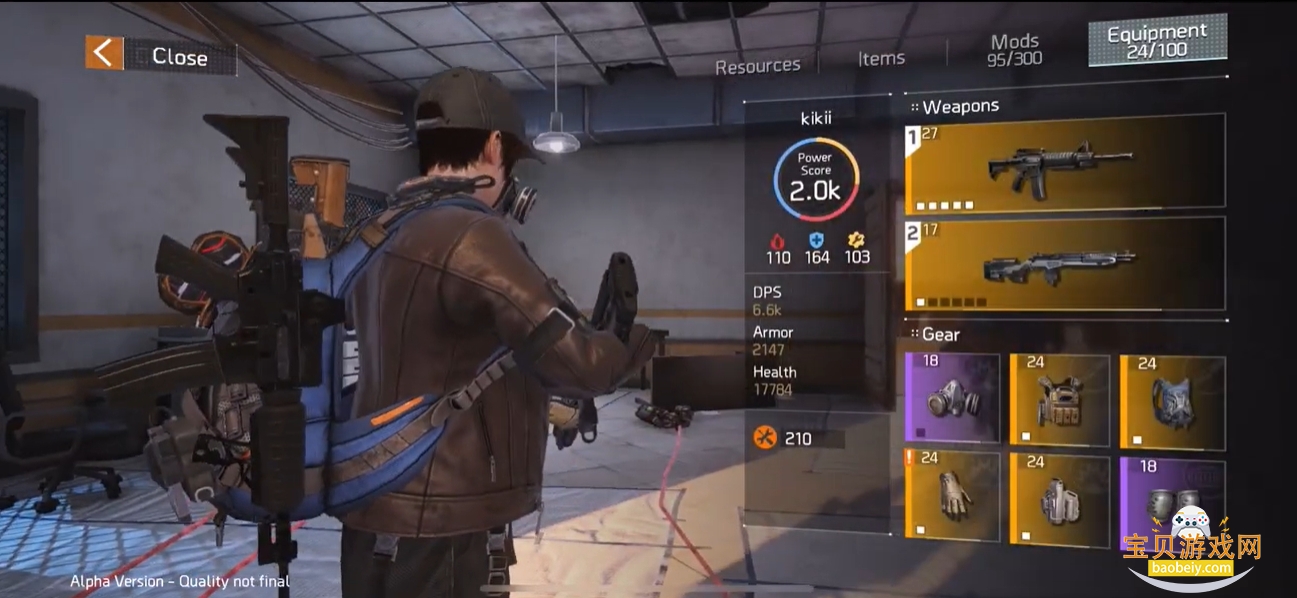1297x598 pixels.
Task: Choose the gloves gear slot with alert
Action: [952, 496]
